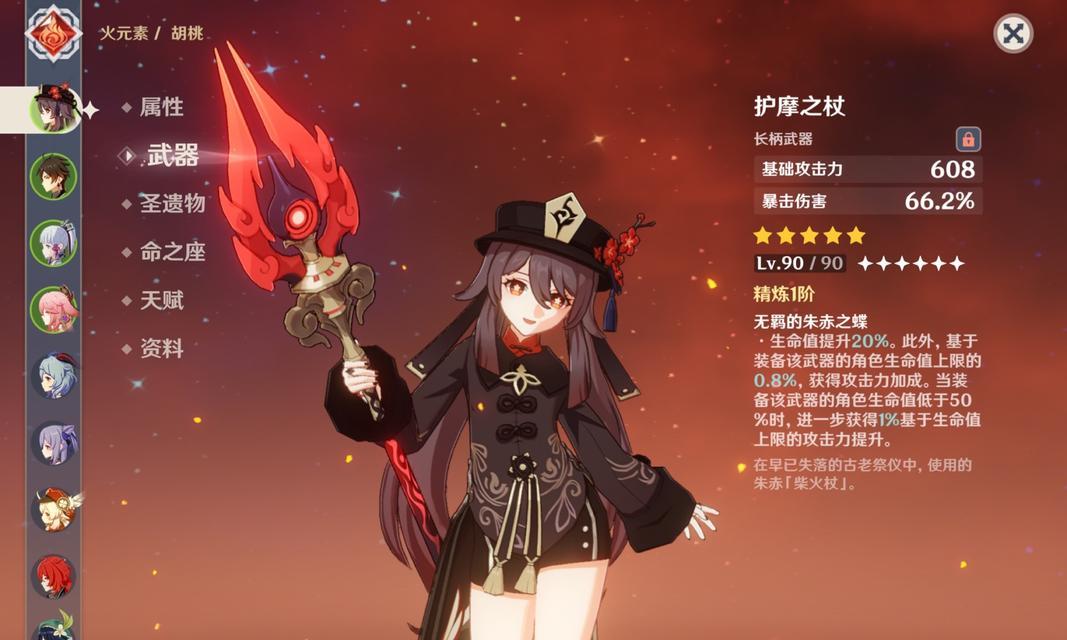1067x640 pixels.
Task: Open the 命之座 (Constellation) tab
Action: 172,252
